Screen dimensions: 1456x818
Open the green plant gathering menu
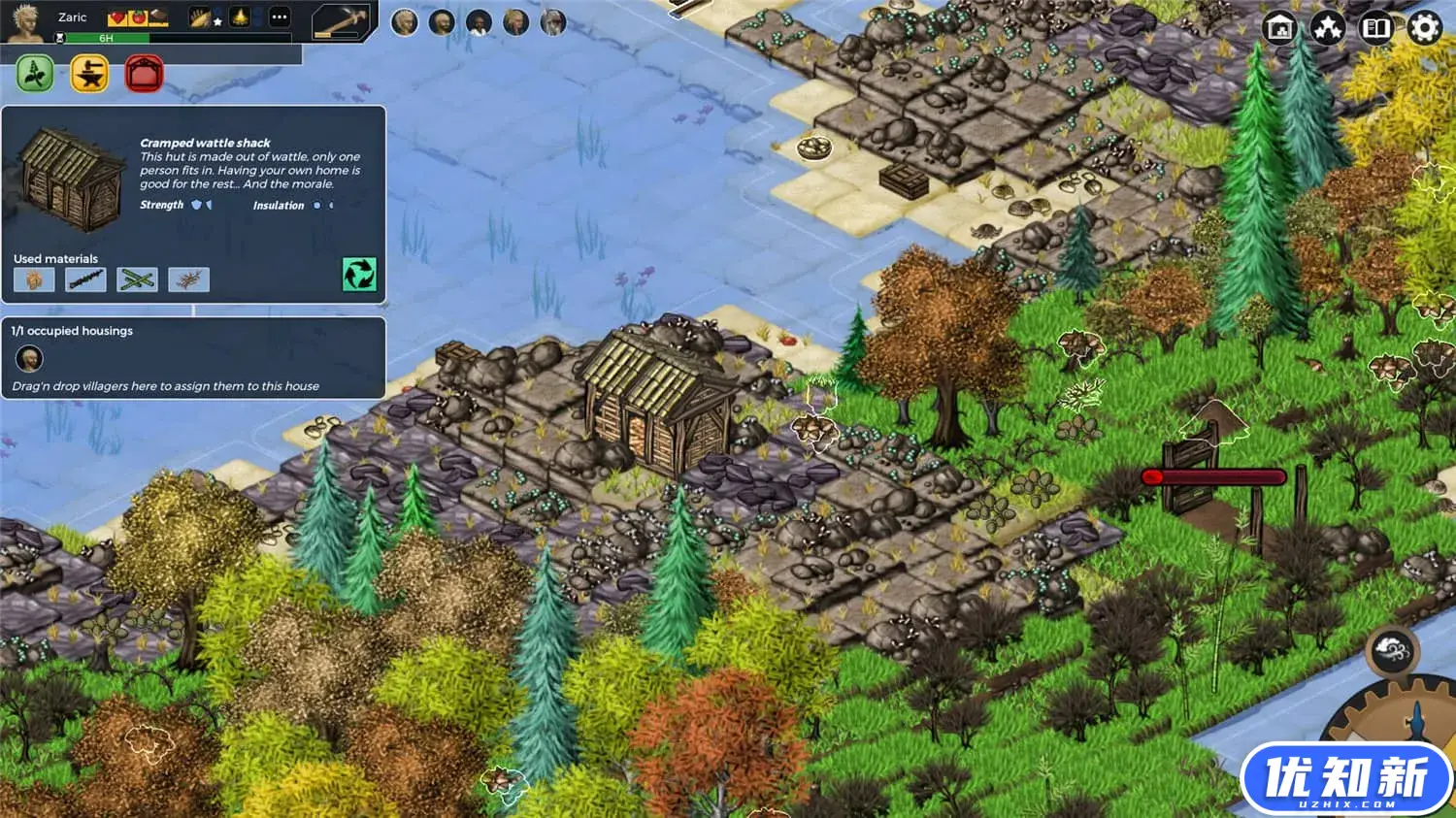[x=35, y=74]
